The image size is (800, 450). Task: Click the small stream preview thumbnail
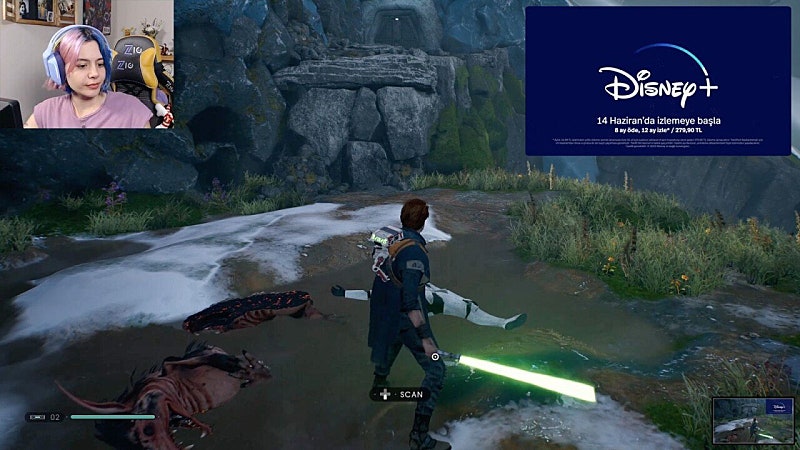coord(753,420)
